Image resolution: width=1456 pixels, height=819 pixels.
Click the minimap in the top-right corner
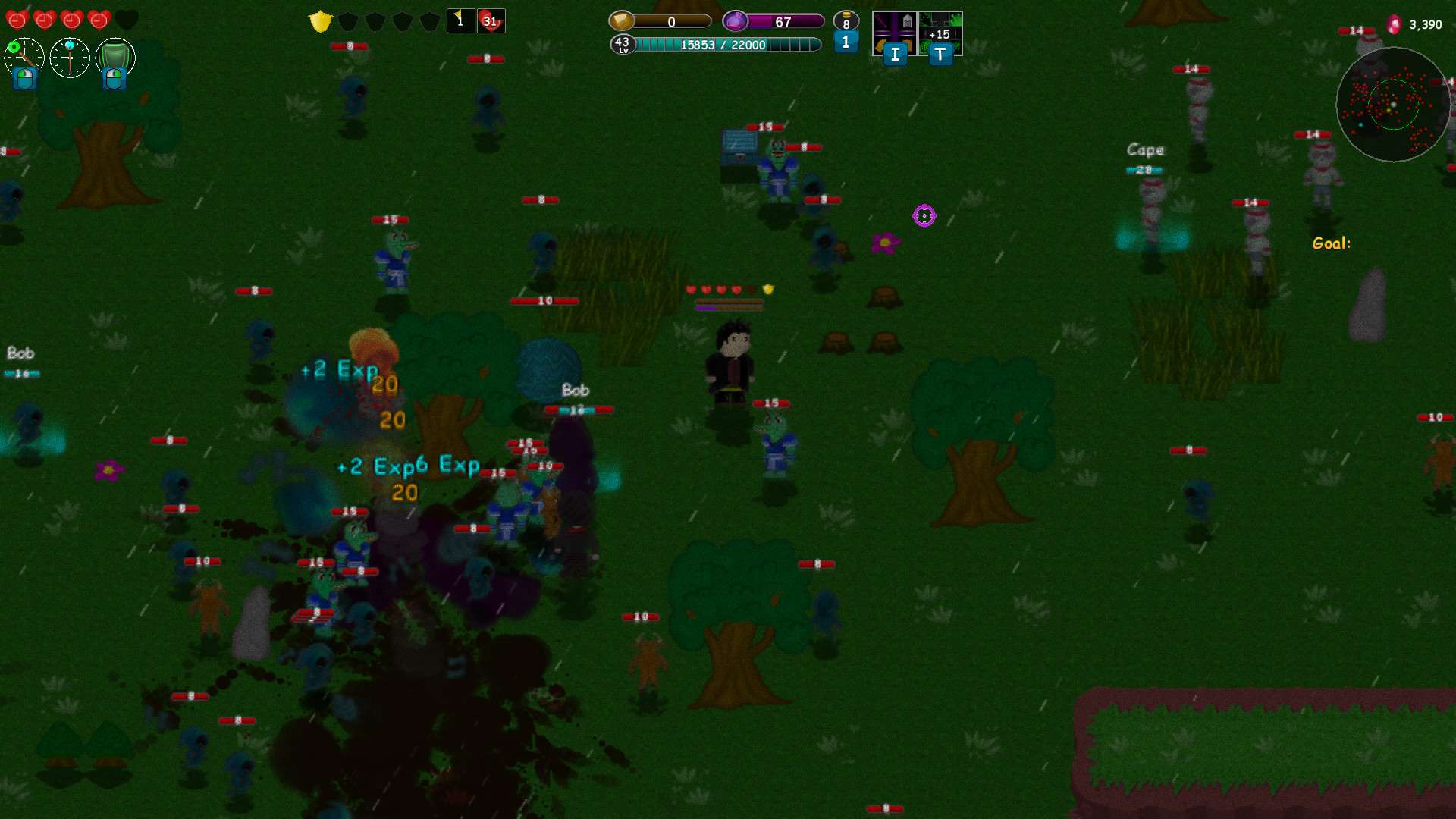click(x=1393, y=105)
